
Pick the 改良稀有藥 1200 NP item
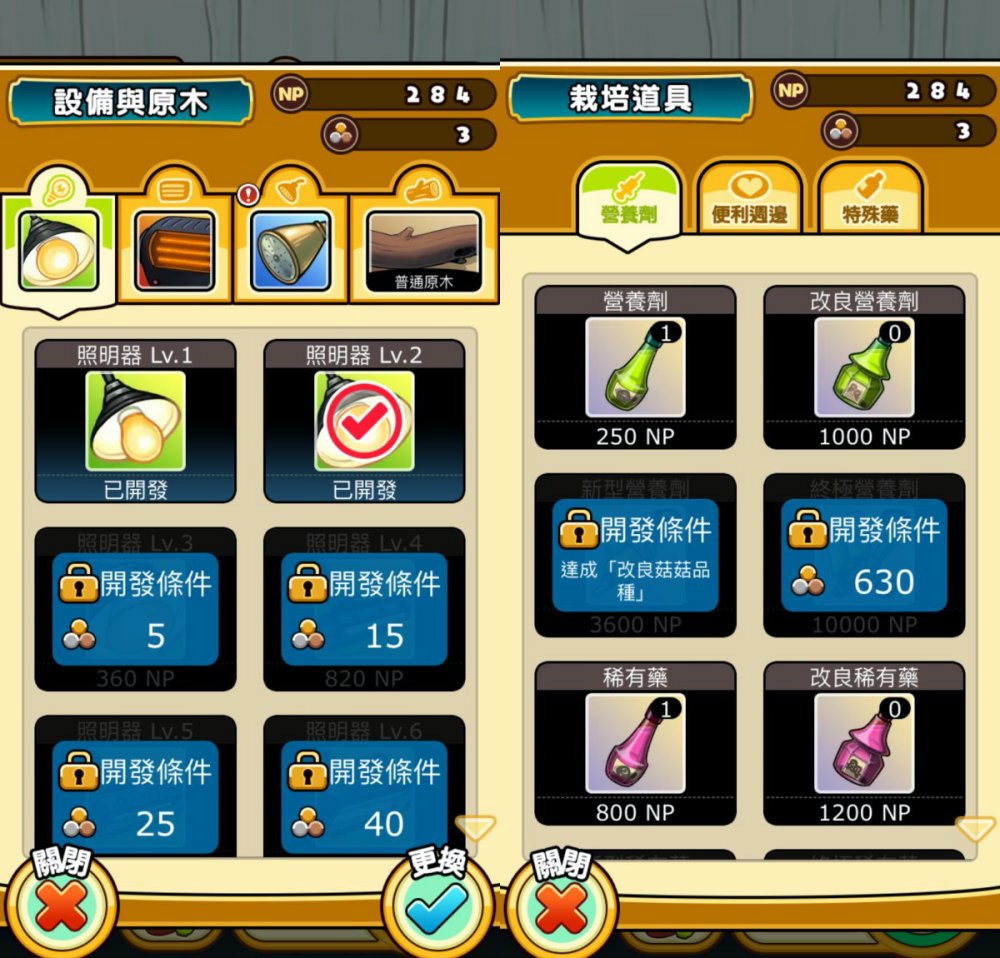pyautogui.click(x=864, y=744)
